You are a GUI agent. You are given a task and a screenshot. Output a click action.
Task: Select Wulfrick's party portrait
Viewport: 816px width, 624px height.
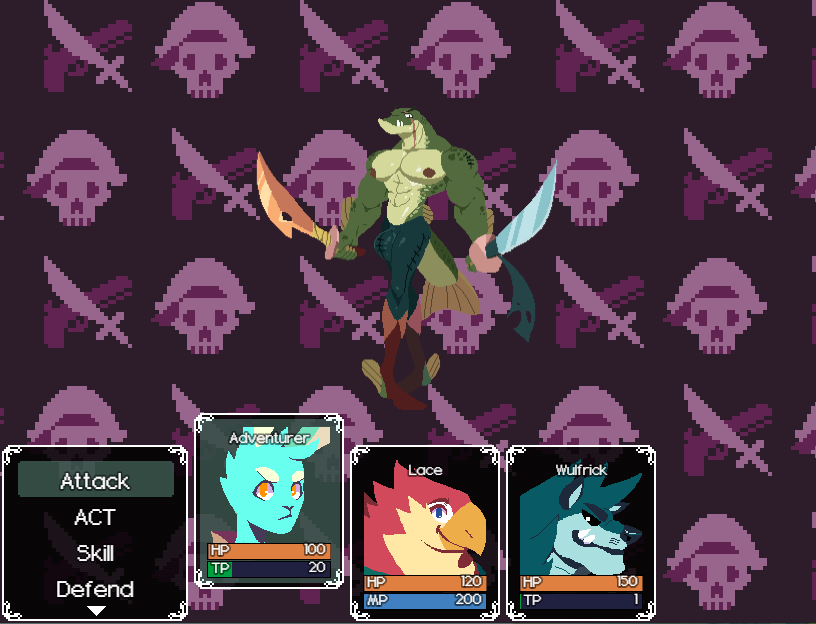pyautogui.click(x=581, y=520)
